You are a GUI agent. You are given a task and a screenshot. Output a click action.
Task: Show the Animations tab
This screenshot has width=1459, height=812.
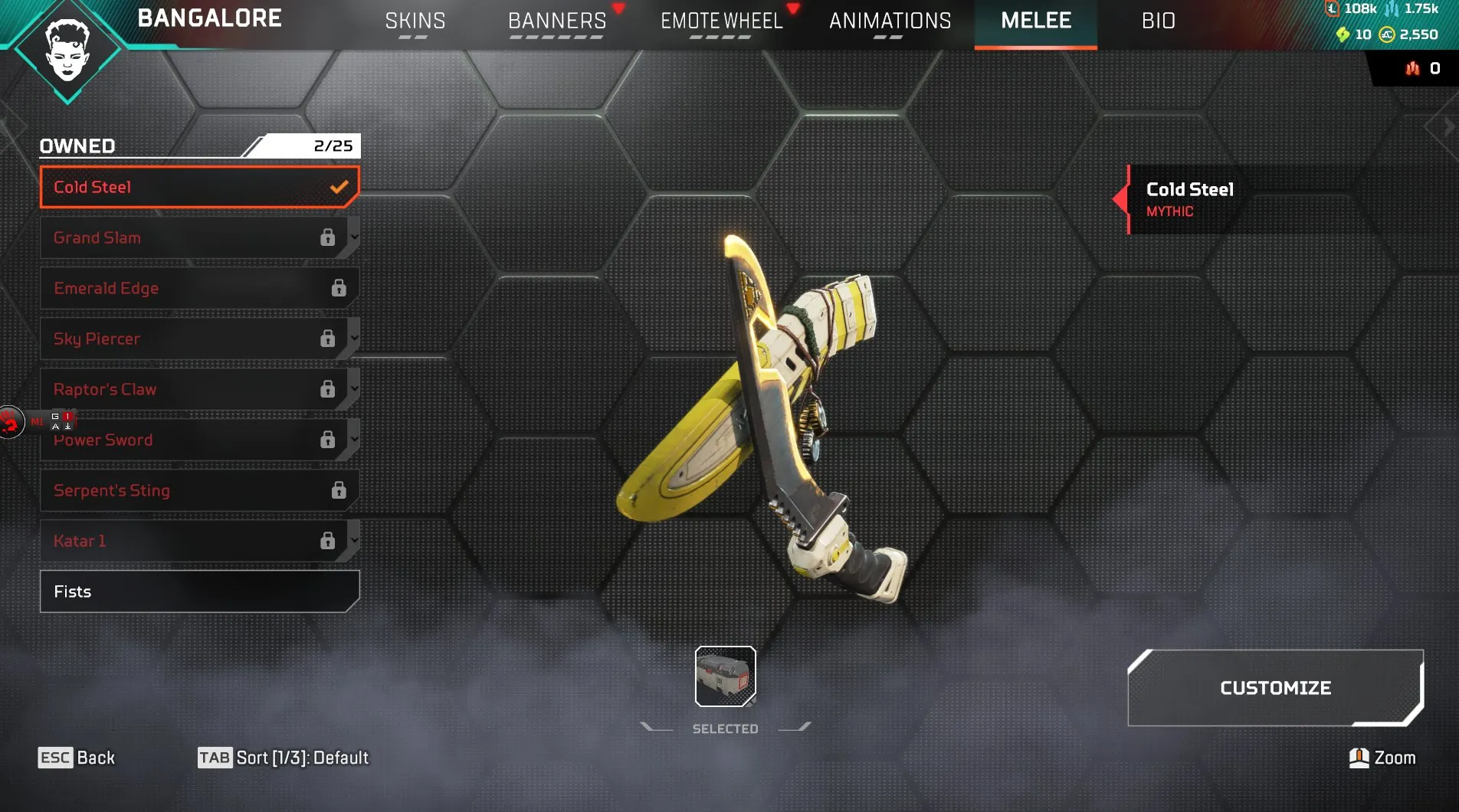[890, 21]
